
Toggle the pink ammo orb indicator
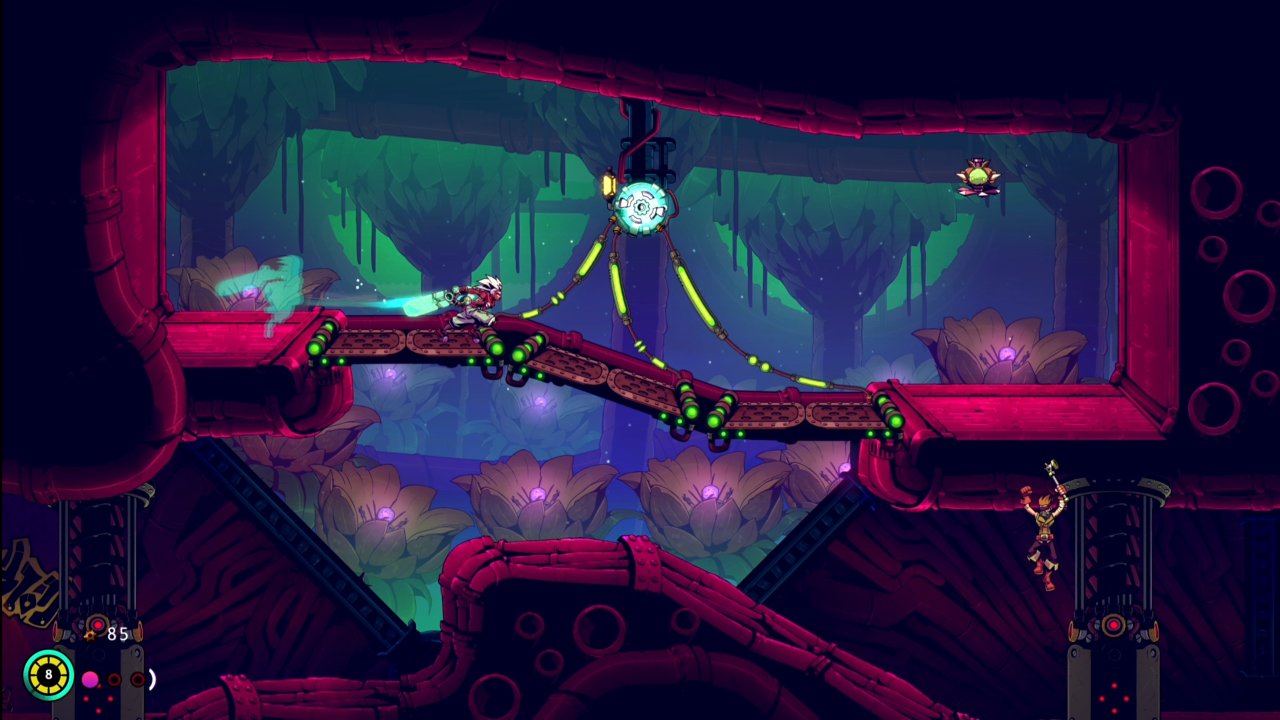click(92, 678)
